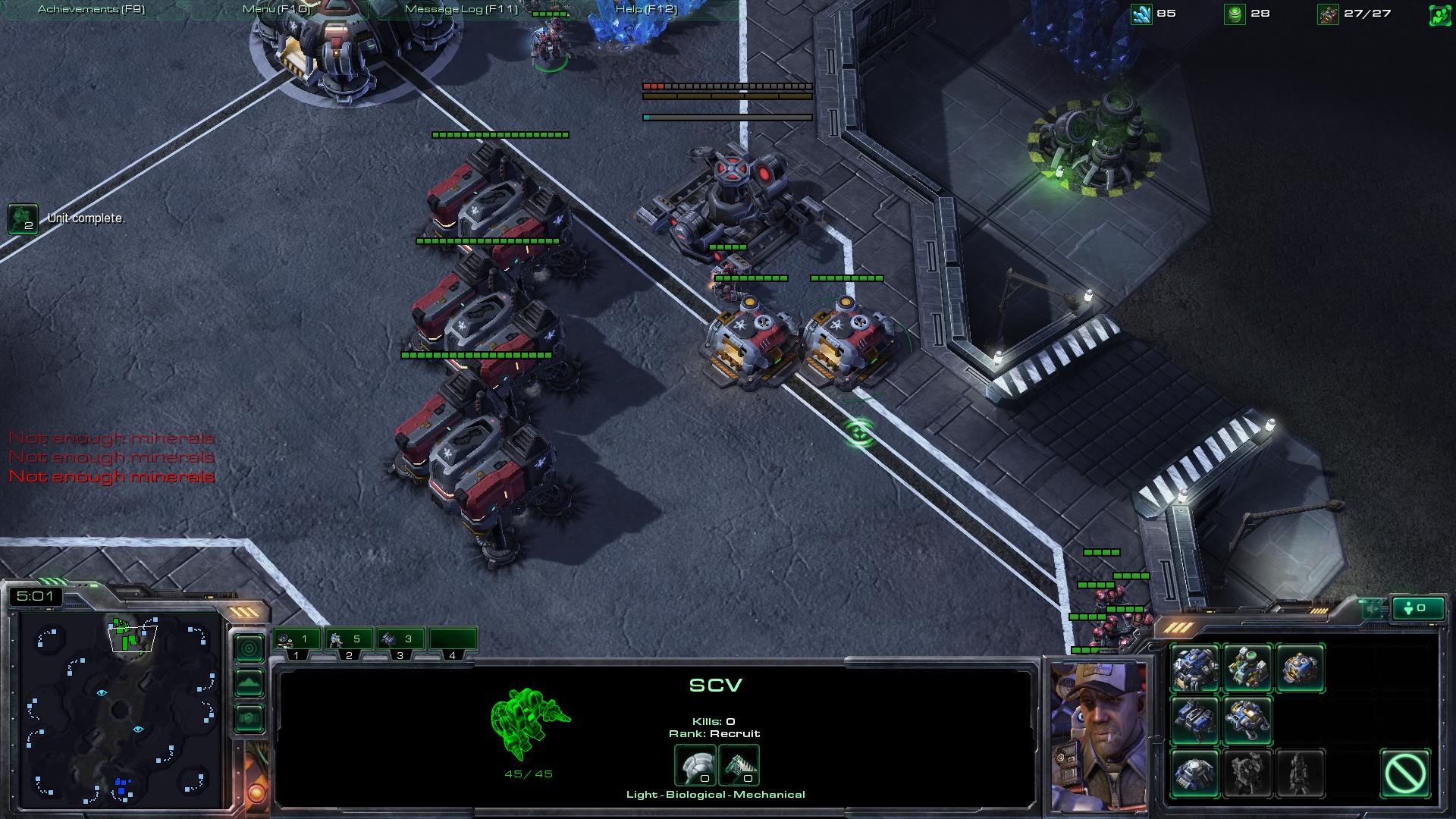The width and height of the screenshot is (1456, 819).
Task: Click the greyed-out Missile Turret icon
Action: (1247, 773)
